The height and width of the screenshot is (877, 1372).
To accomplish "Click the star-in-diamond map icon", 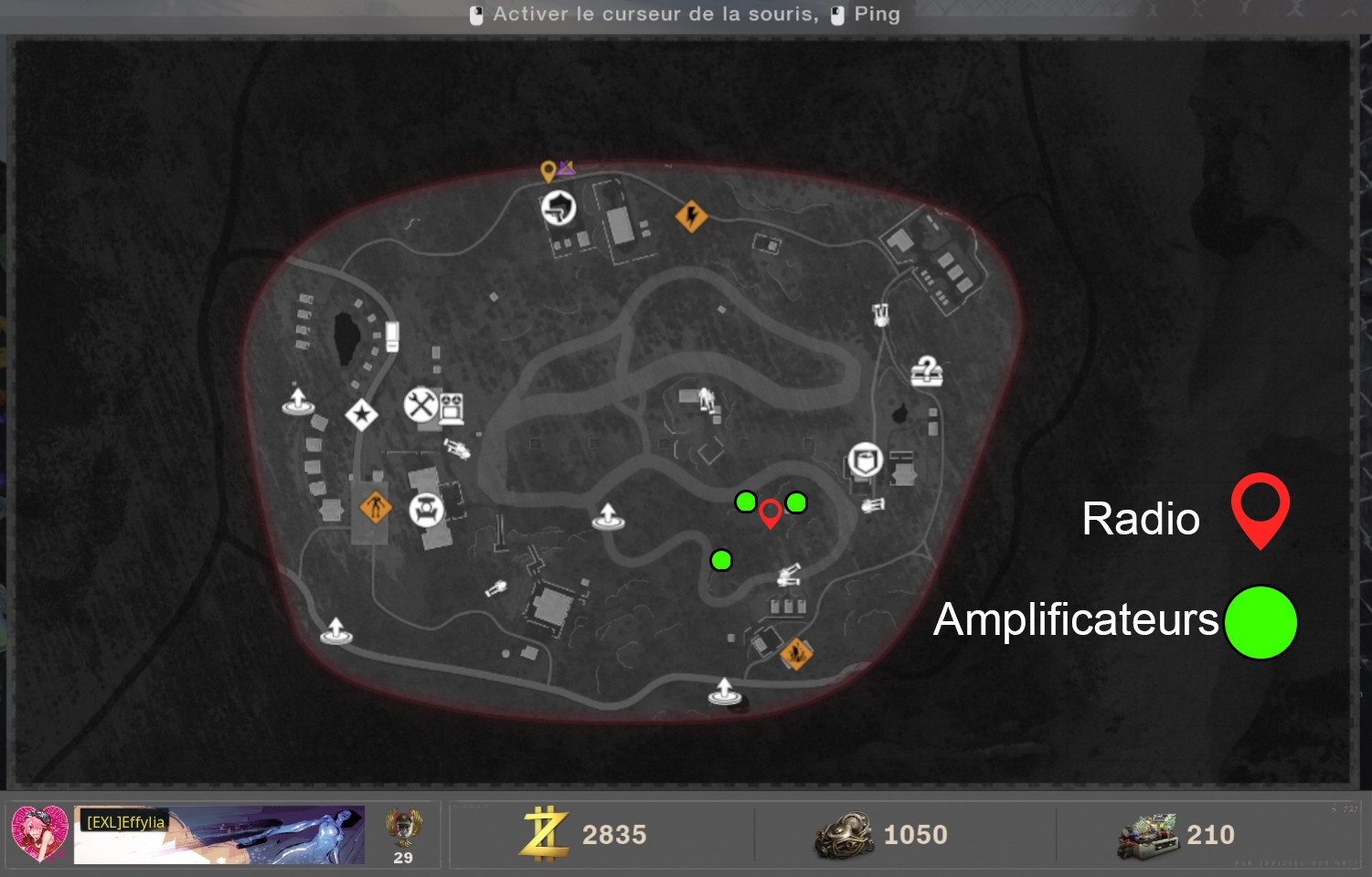I will 363,413.
